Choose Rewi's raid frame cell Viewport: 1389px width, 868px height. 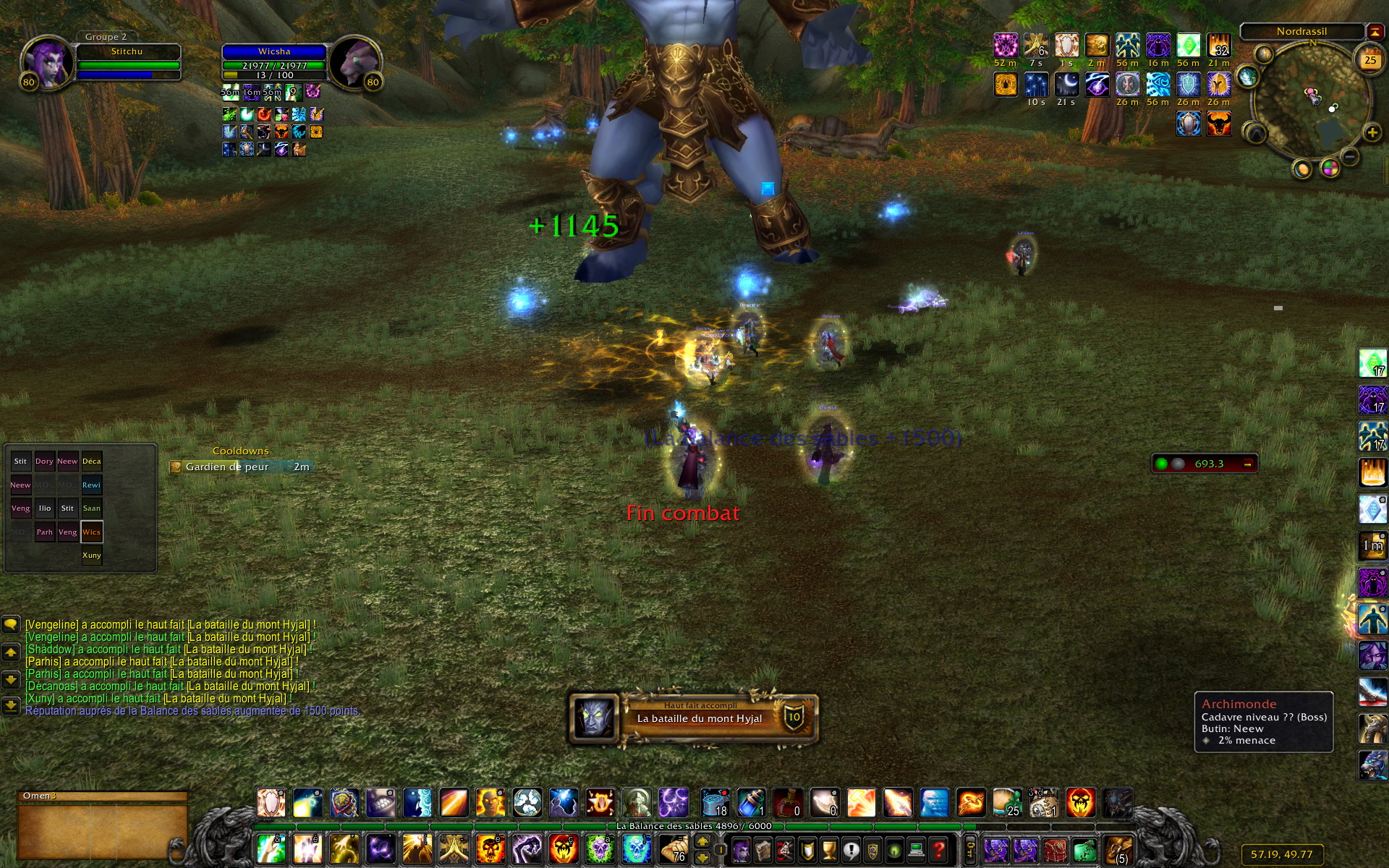pos(92,485)
